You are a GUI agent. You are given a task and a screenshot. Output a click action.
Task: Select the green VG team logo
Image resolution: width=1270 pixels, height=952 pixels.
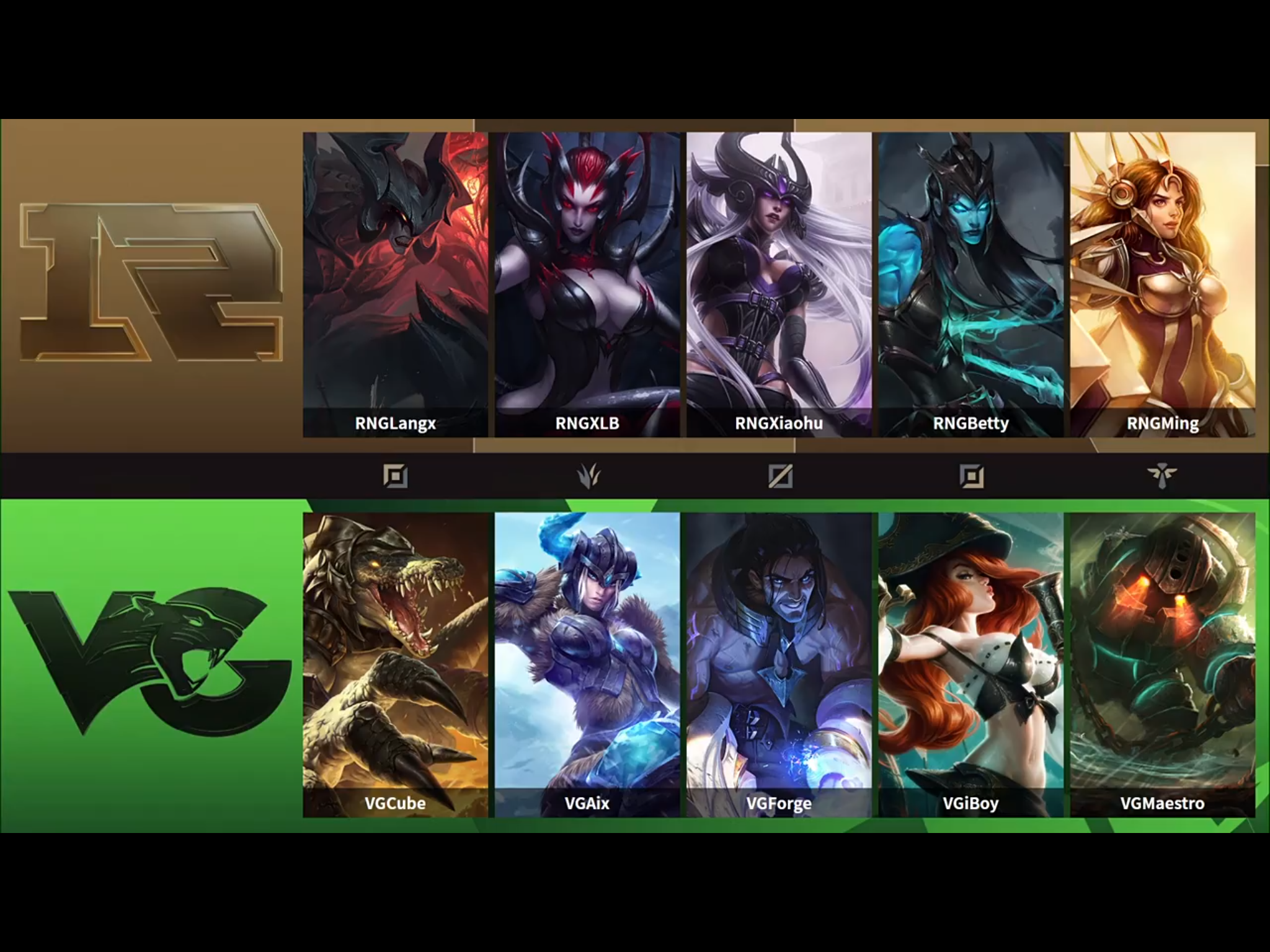pos(149,663)
